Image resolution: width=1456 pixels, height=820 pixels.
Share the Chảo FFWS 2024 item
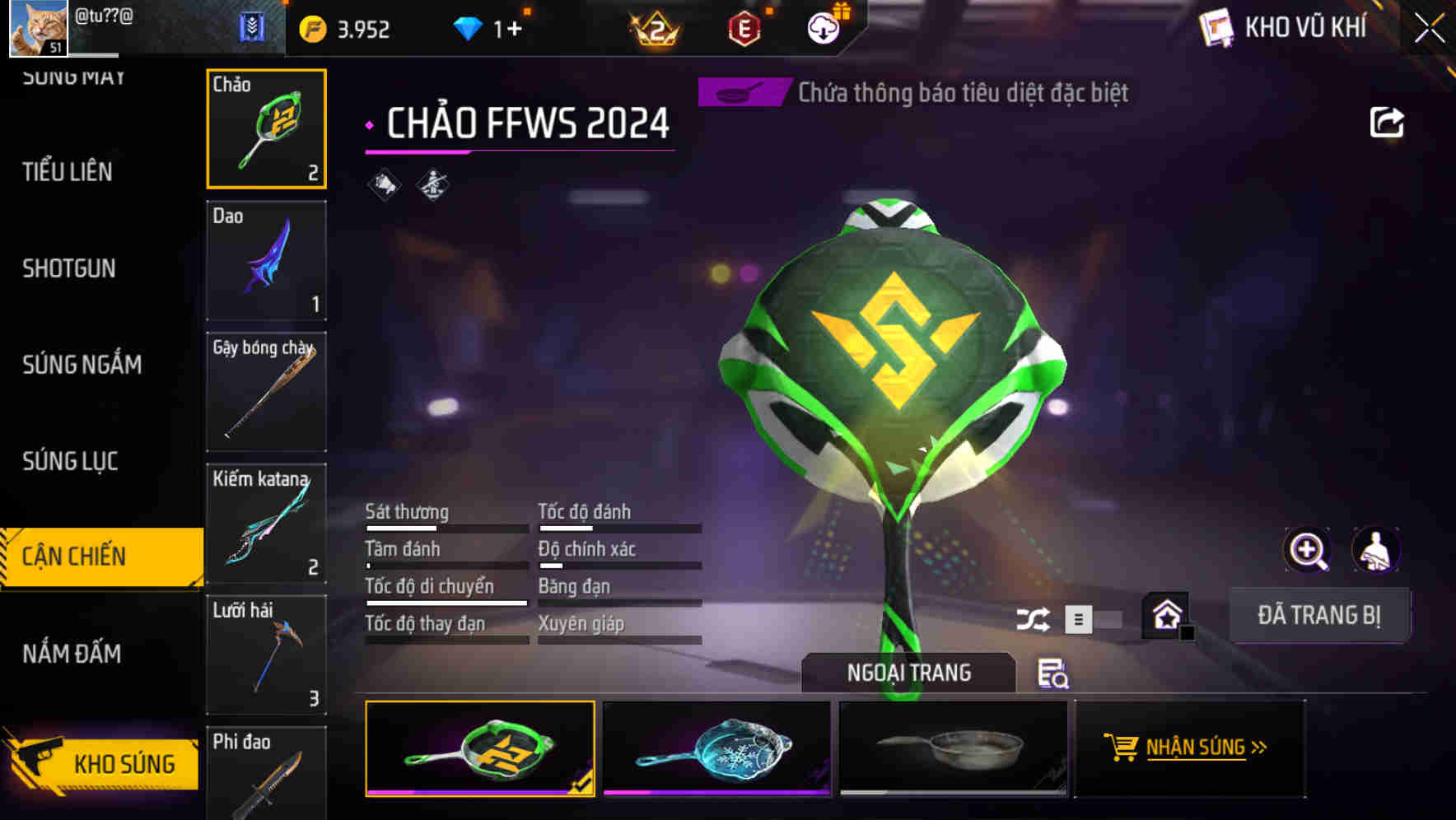[1387, 121]
